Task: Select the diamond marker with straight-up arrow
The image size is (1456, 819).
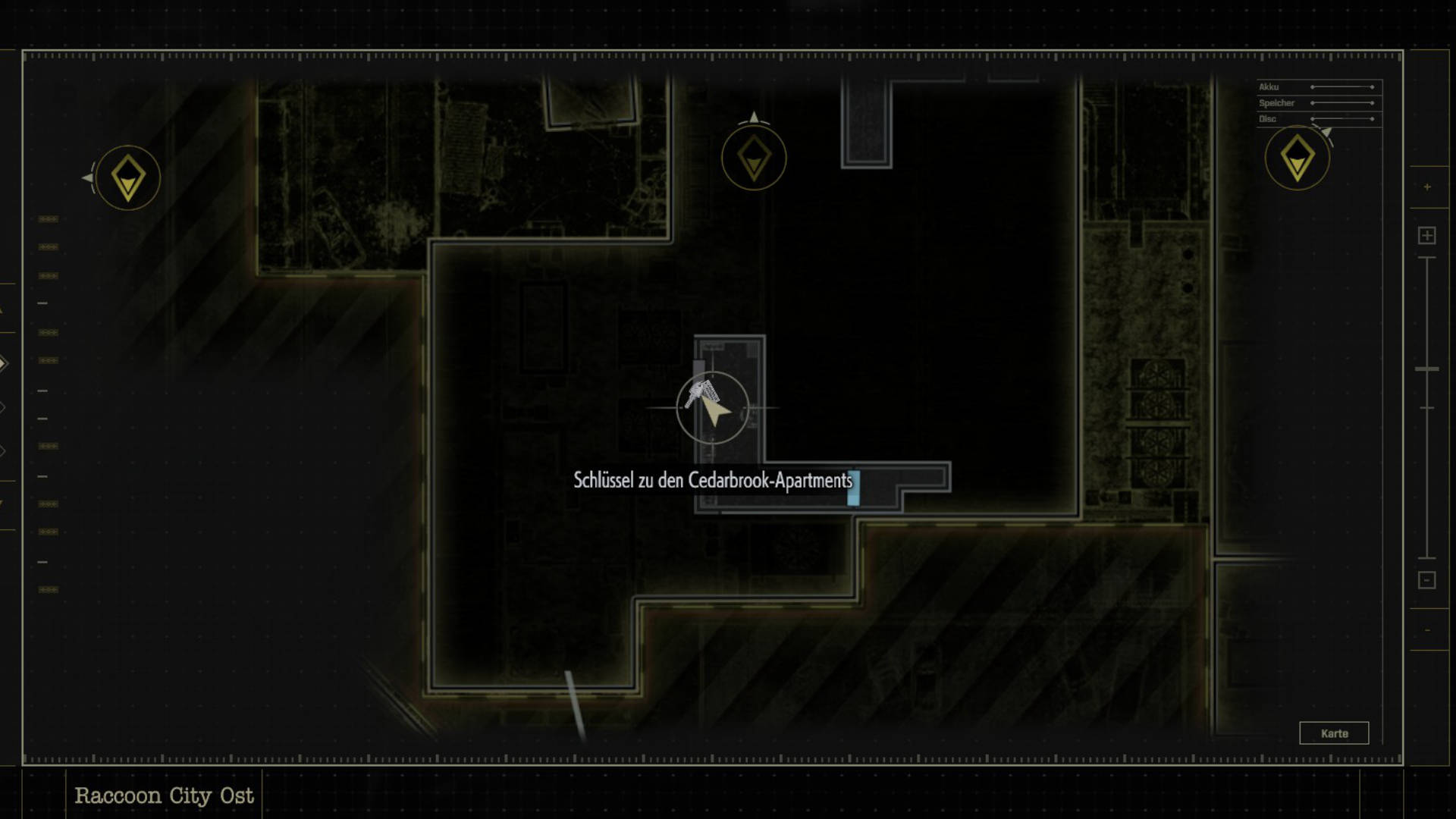Action: (x=754, y=158)
